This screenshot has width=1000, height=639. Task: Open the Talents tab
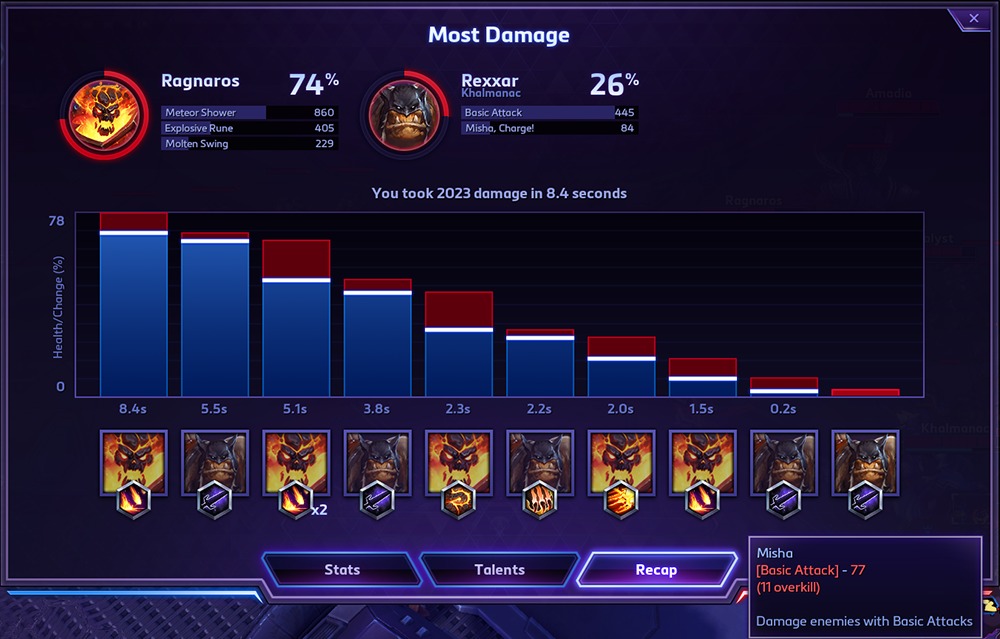point(499,570)
